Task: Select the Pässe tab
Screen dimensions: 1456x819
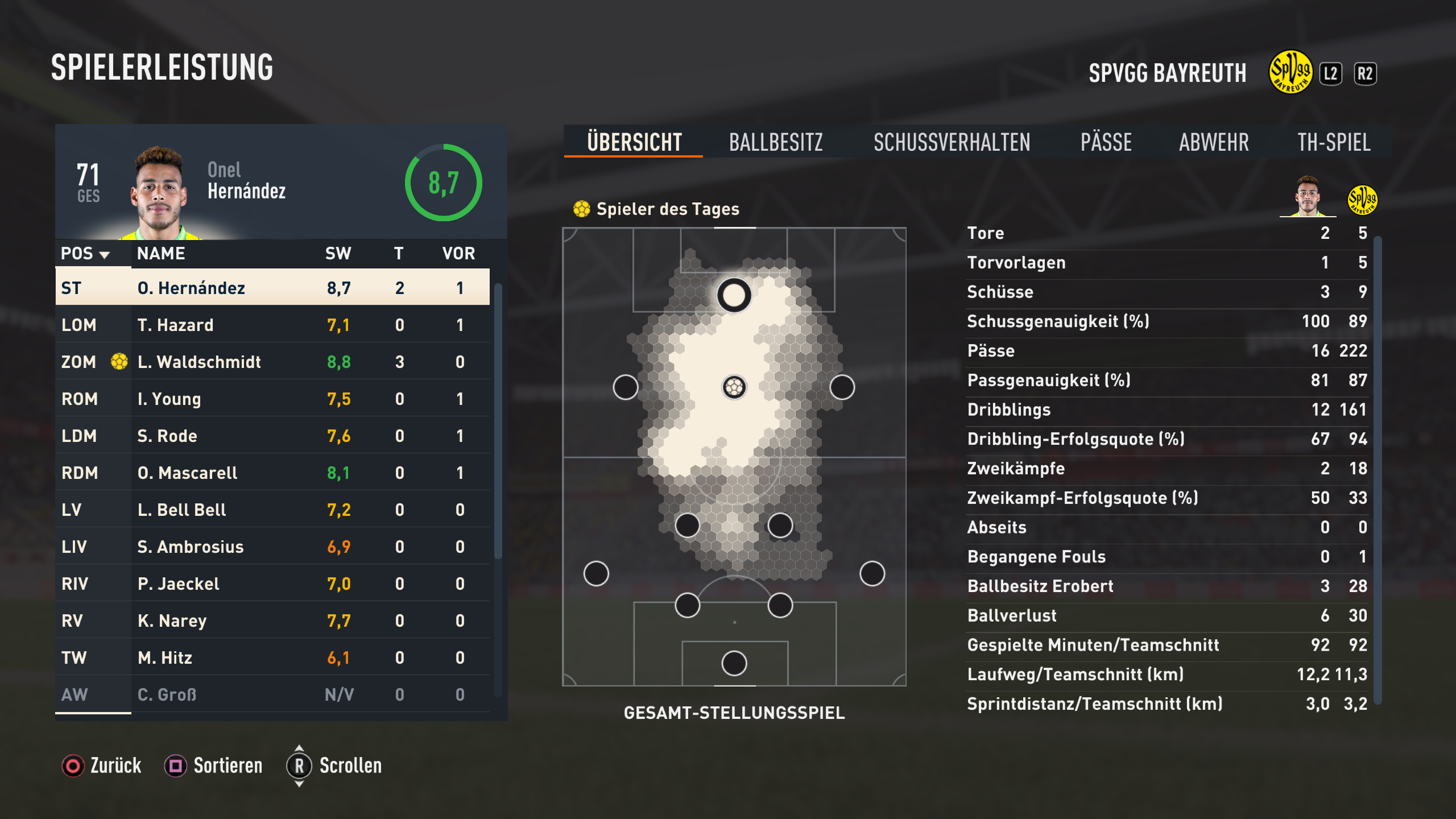Action: [1106, 142]
